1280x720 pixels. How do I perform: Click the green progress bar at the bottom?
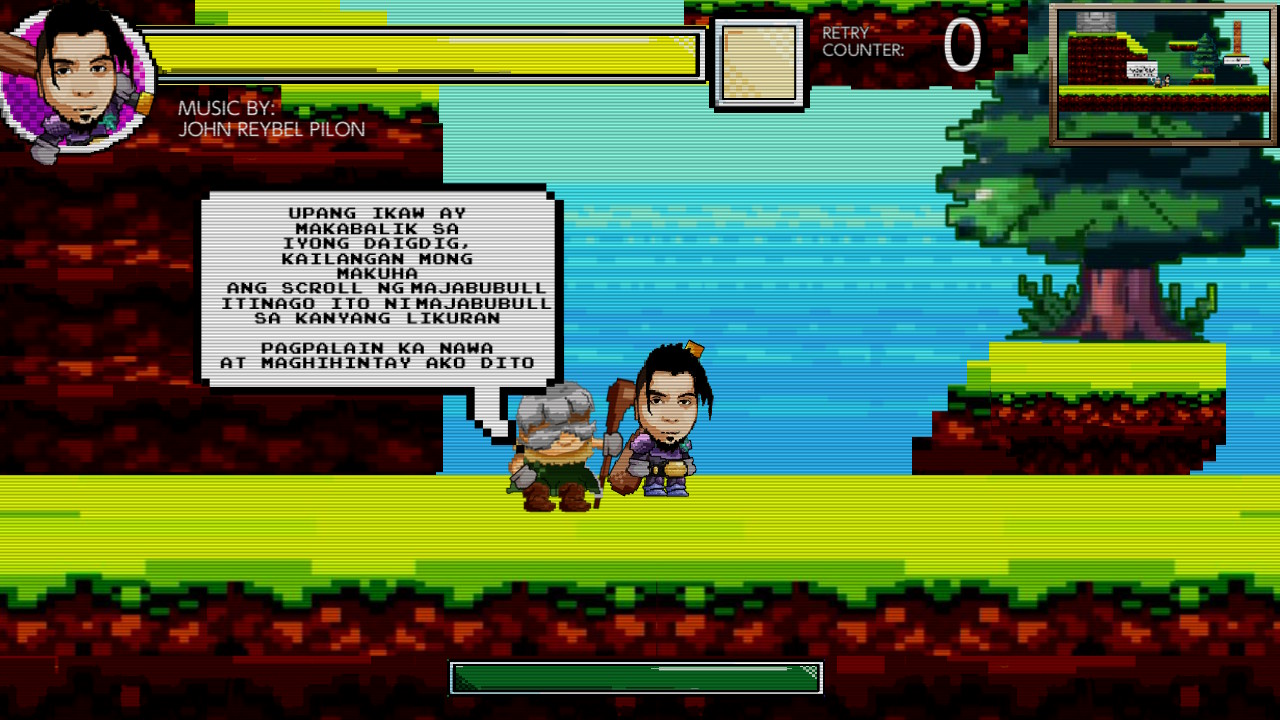[x=637, y=677]
